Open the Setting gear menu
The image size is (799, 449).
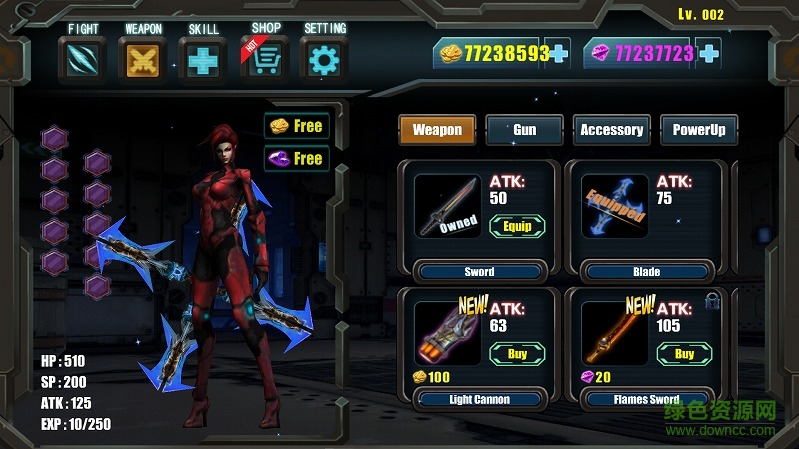point(324,59)
